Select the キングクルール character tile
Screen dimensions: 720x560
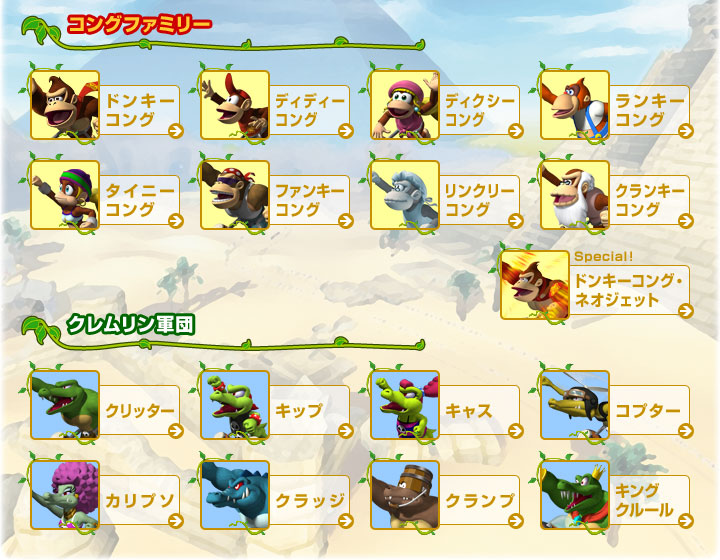(x=615, y=496)
